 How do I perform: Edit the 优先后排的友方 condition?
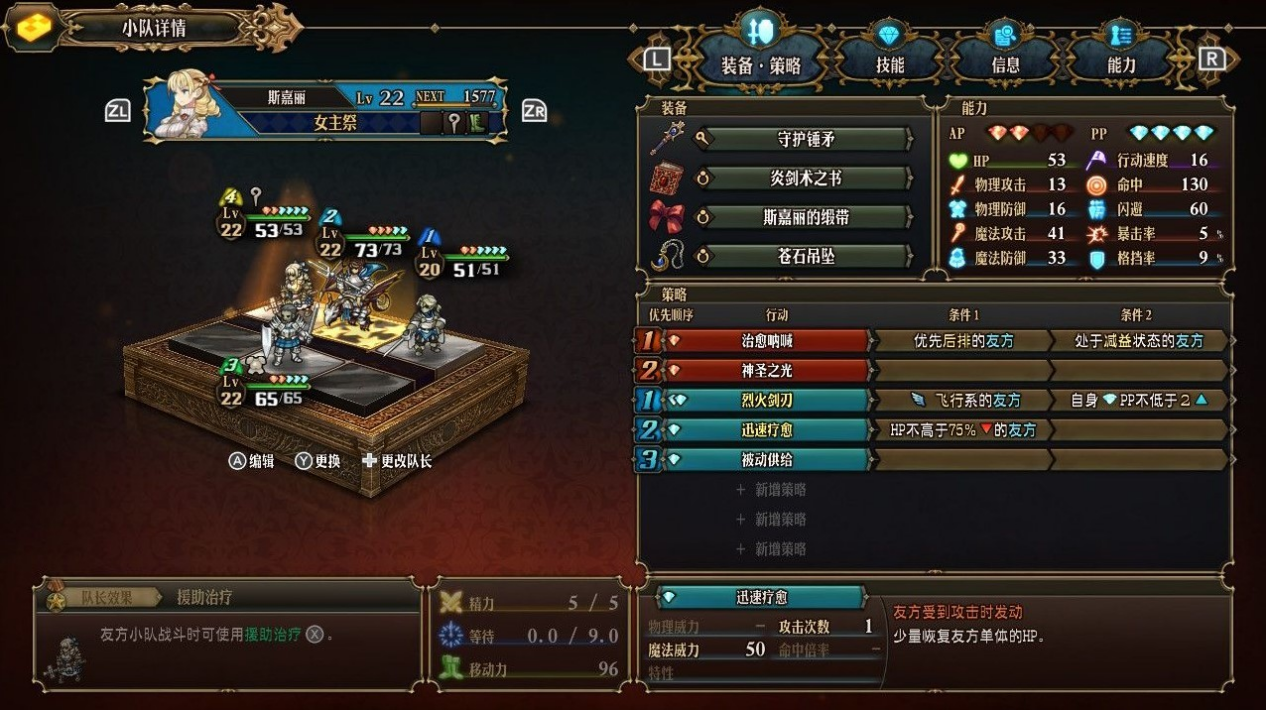click(x=963, y=341)
